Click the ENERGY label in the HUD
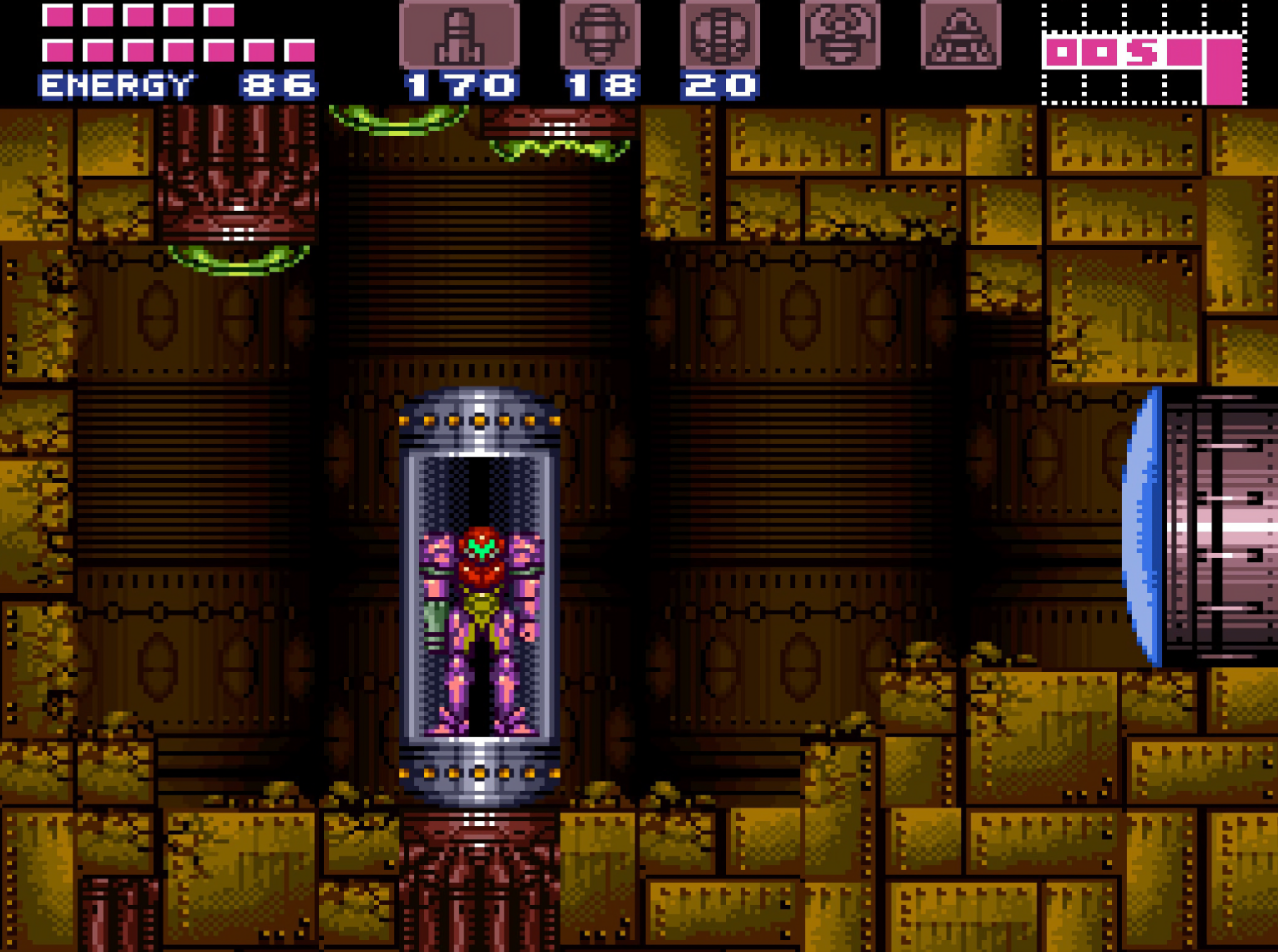 pyautogui.click(x=116, y=82)
